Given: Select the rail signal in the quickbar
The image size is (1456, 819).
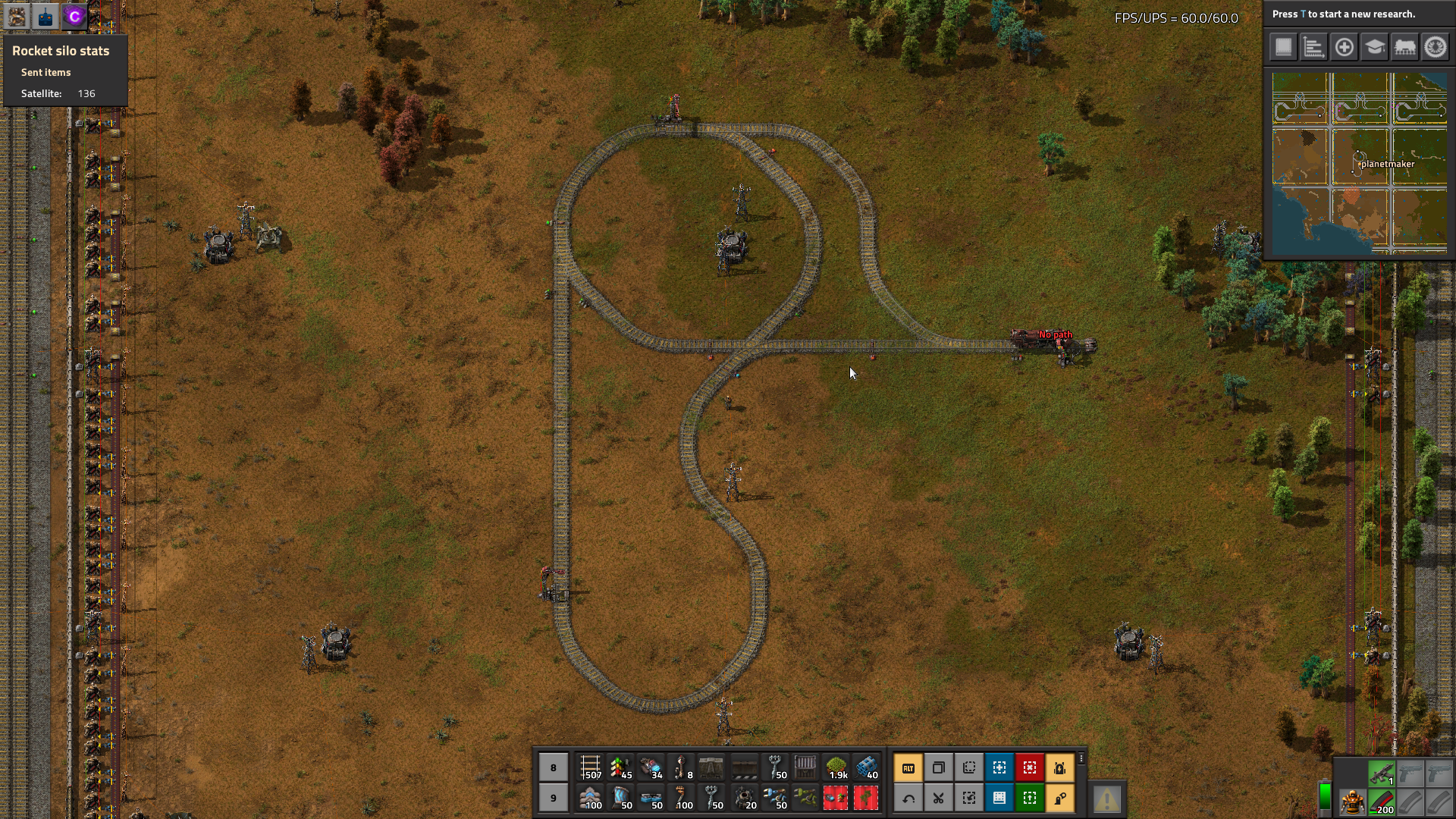Looking at the screenshot, I should tap(622, 767).
